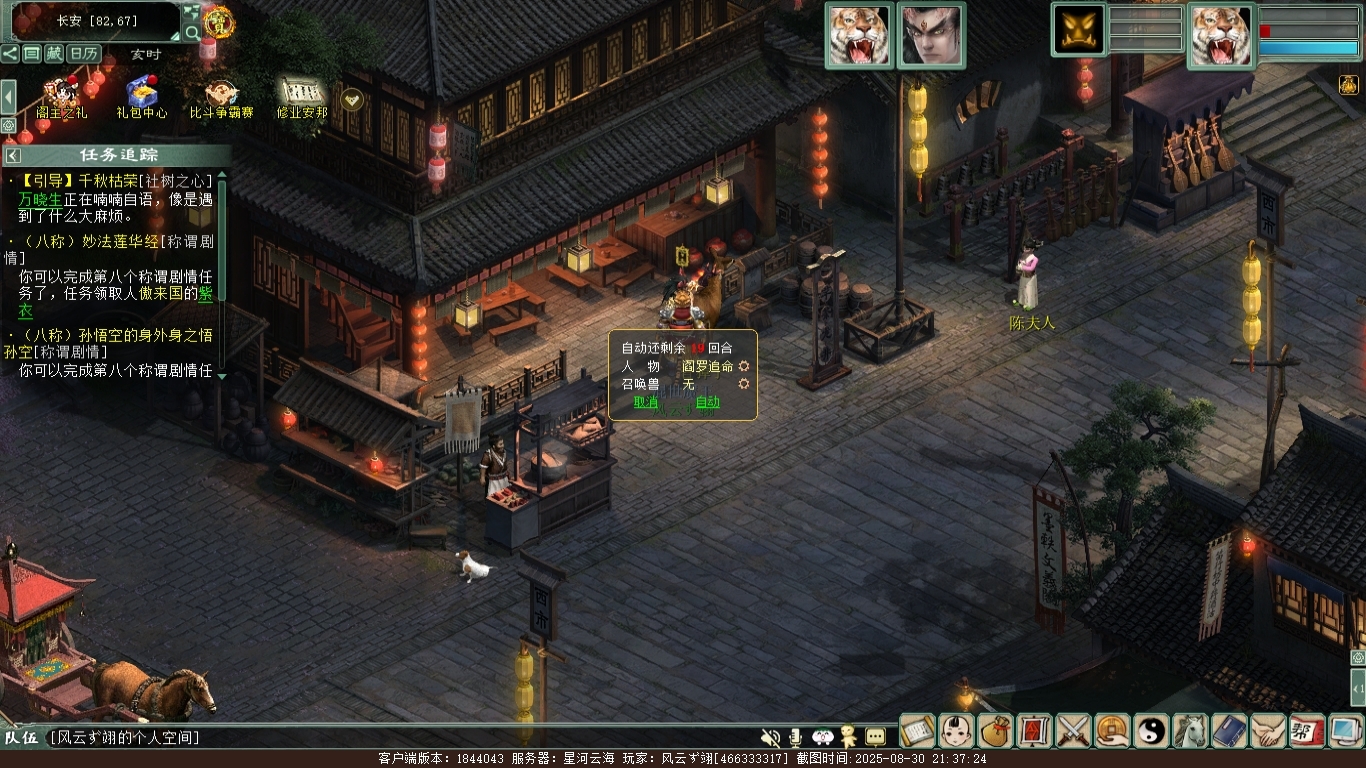
Task: Toggle the muted speaker sound icon
Action: coord(770,737)
